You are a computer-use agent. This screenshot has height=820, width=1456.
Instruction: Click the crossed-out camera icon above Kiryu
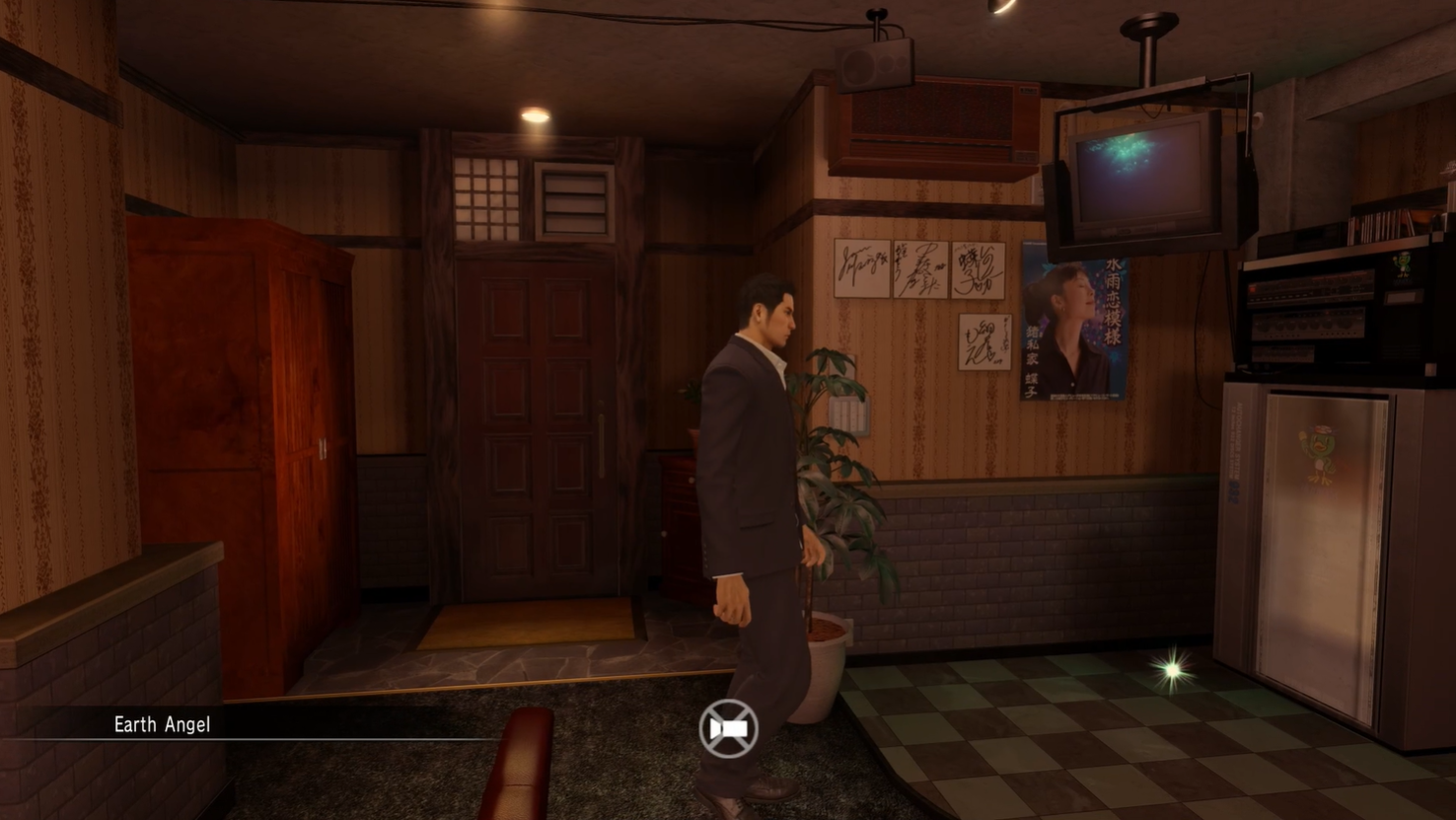click(x=727, y=727)
